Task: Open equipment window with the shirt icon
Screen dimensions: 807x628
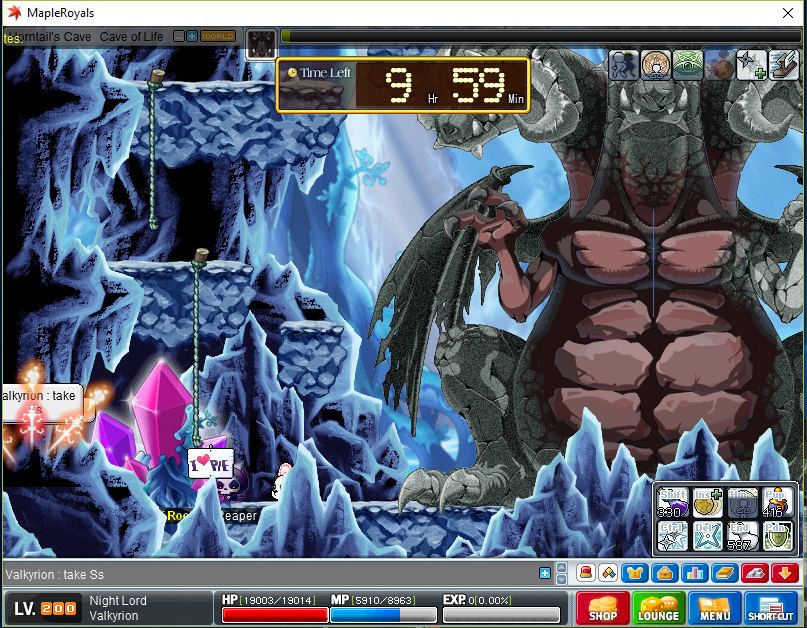Action: click(x=634, y=573)
